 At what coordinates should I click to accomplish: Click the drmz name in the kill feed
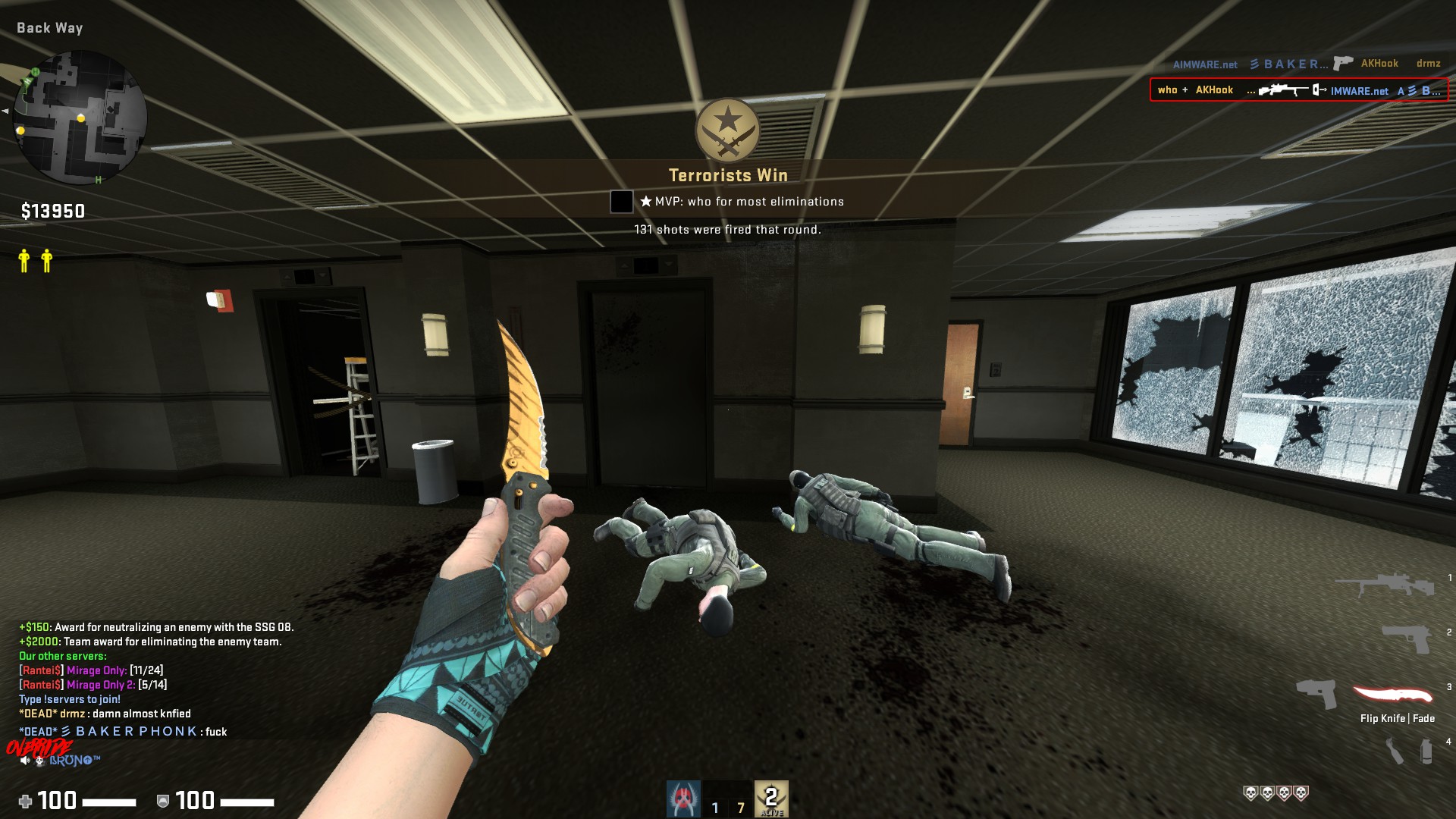(1428, 64)
